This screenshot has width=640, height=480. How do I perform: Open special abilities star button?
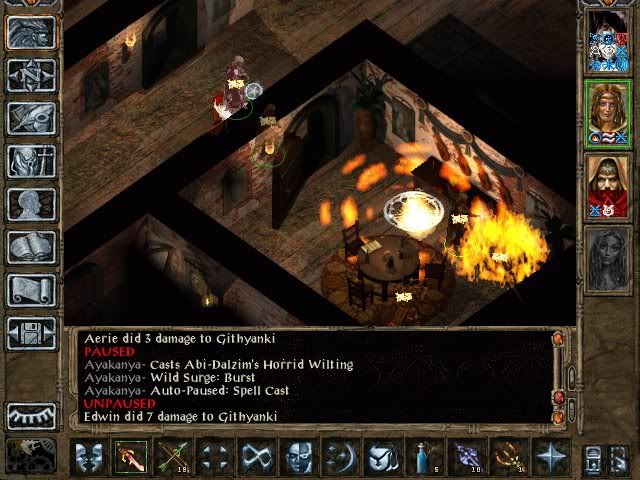click(x=550, y=457)
